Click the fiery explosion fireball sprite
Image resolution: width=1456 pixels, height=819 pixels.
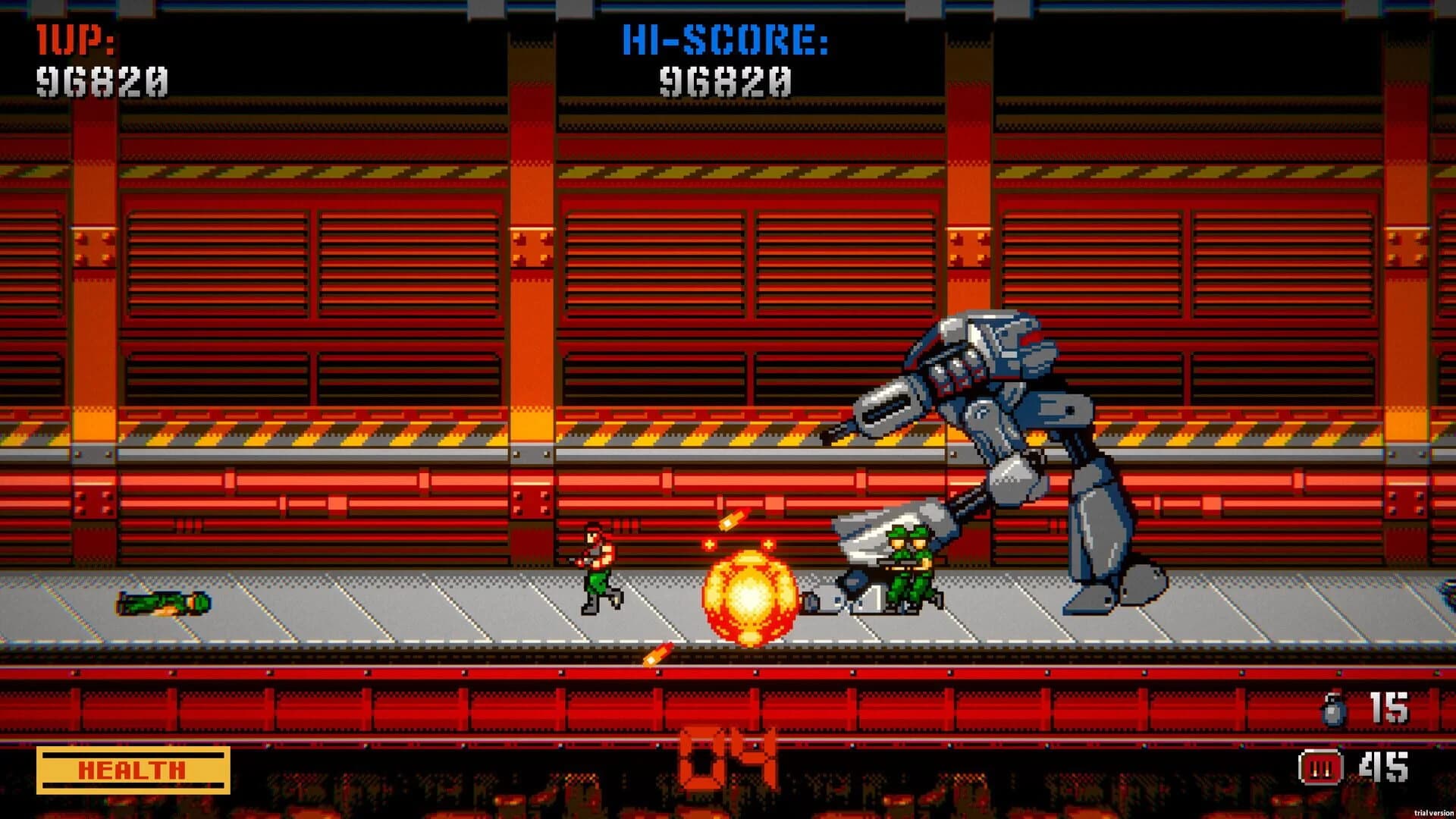(x=751, y=595)
